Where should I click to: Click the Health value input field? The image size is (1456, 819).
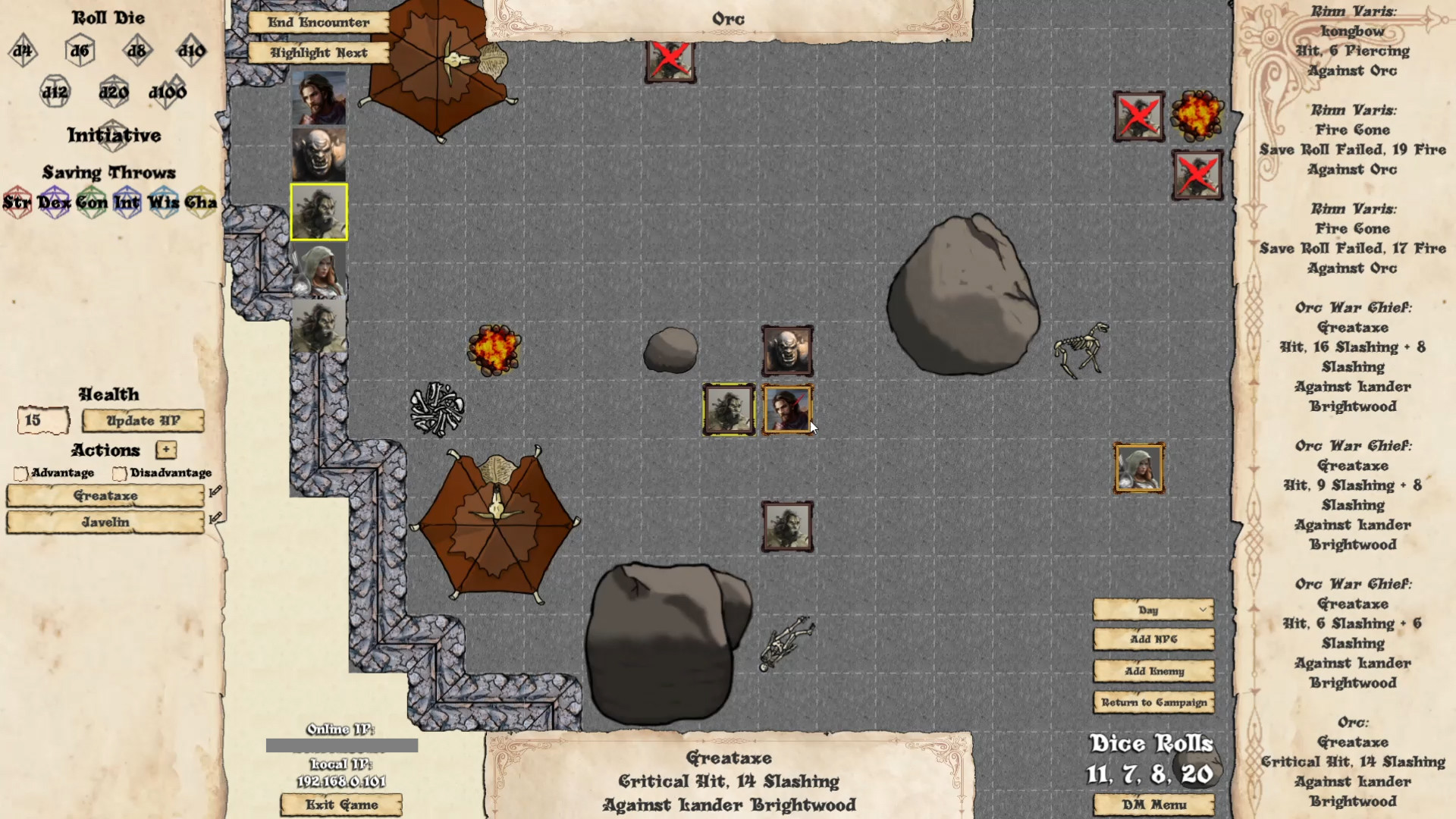42,419
